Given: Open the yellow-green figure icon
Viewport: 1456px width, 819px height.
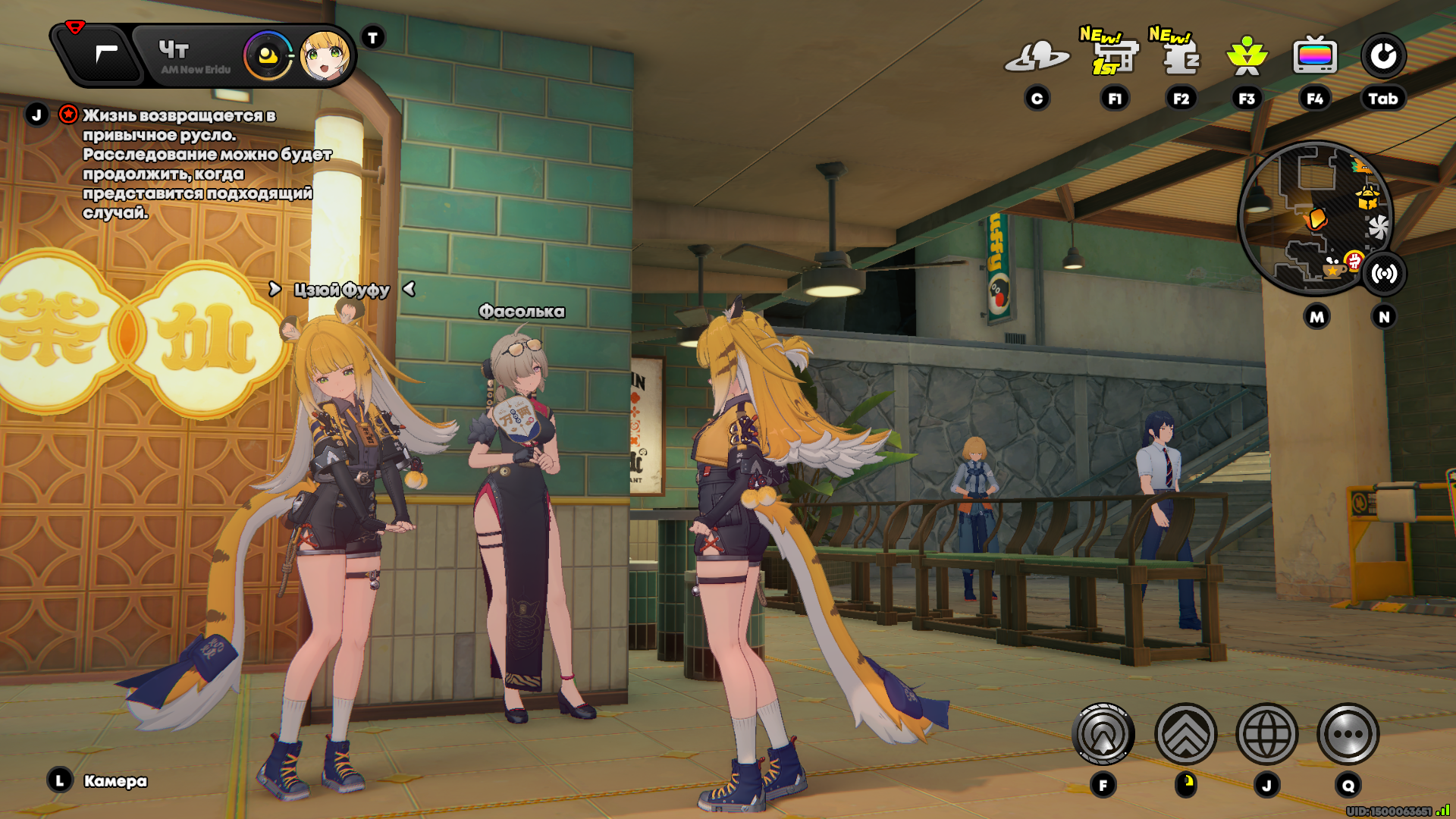Looking at the screenshot, I should coord(1247,57).
